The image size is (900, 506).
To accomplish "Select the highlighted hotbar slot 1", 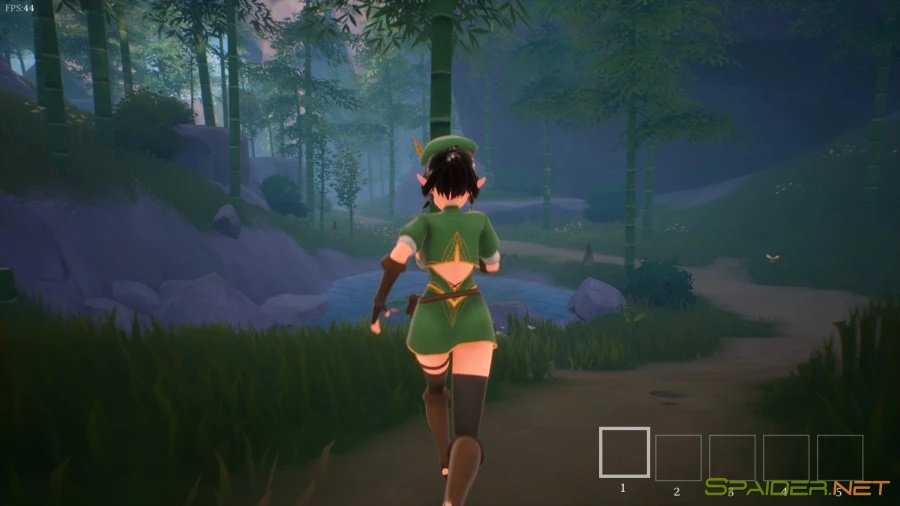I will tap(624, 452).
